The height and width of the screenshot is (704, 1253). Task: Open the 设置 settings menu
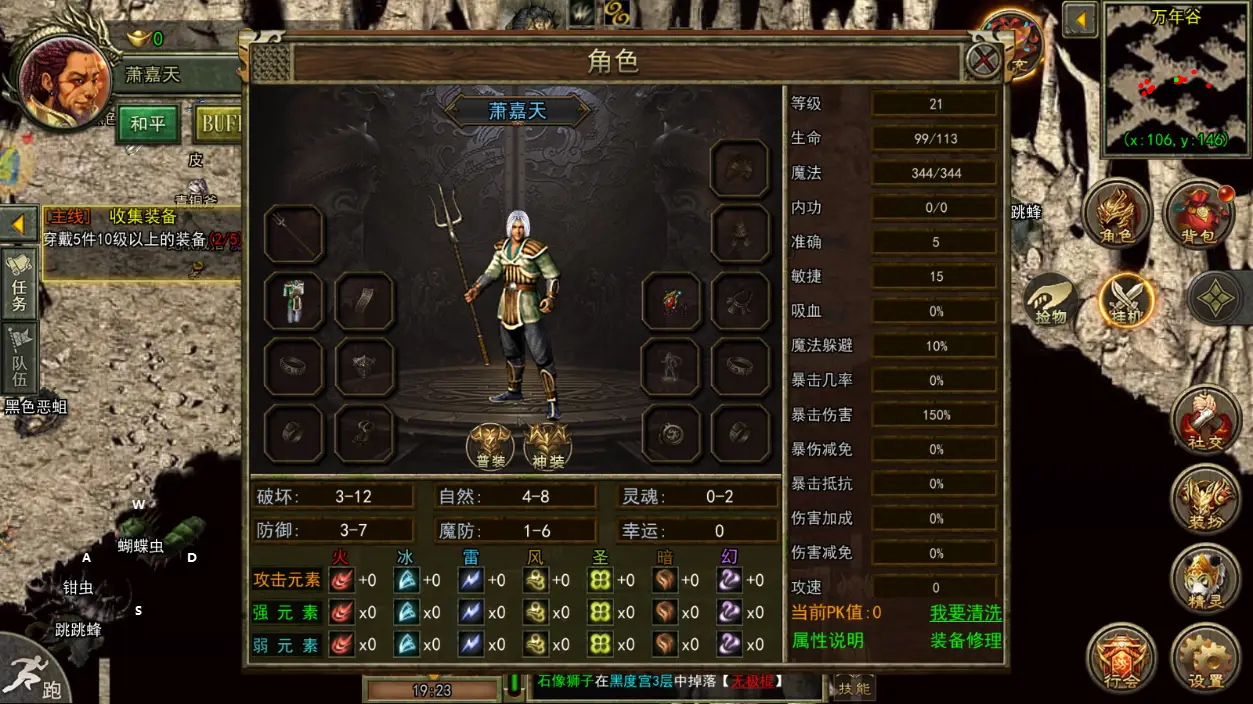[x=1205, y=658]
